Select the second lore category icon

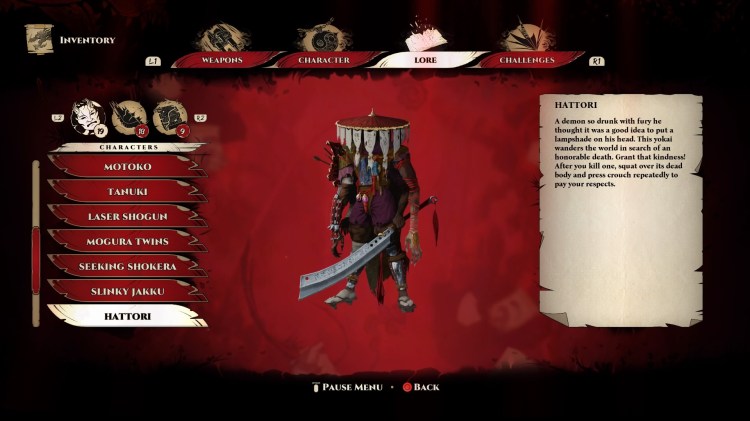pyautogui.click(x=127, y=118)
